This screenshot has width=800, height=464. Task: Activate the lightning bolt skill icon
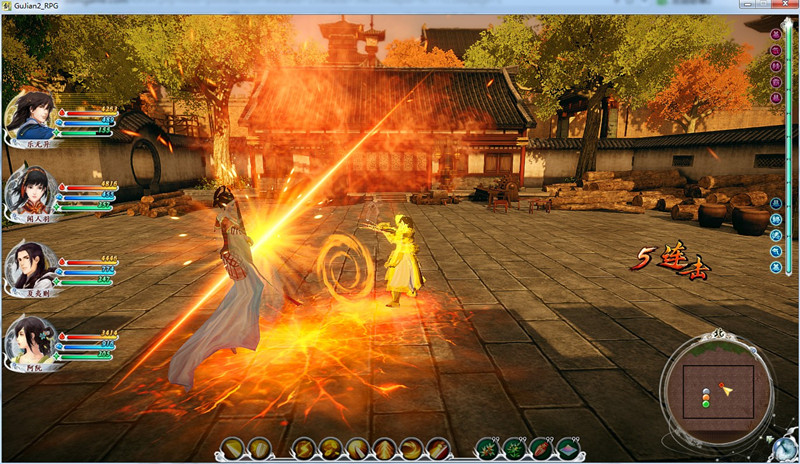click(x=303, y=448)
